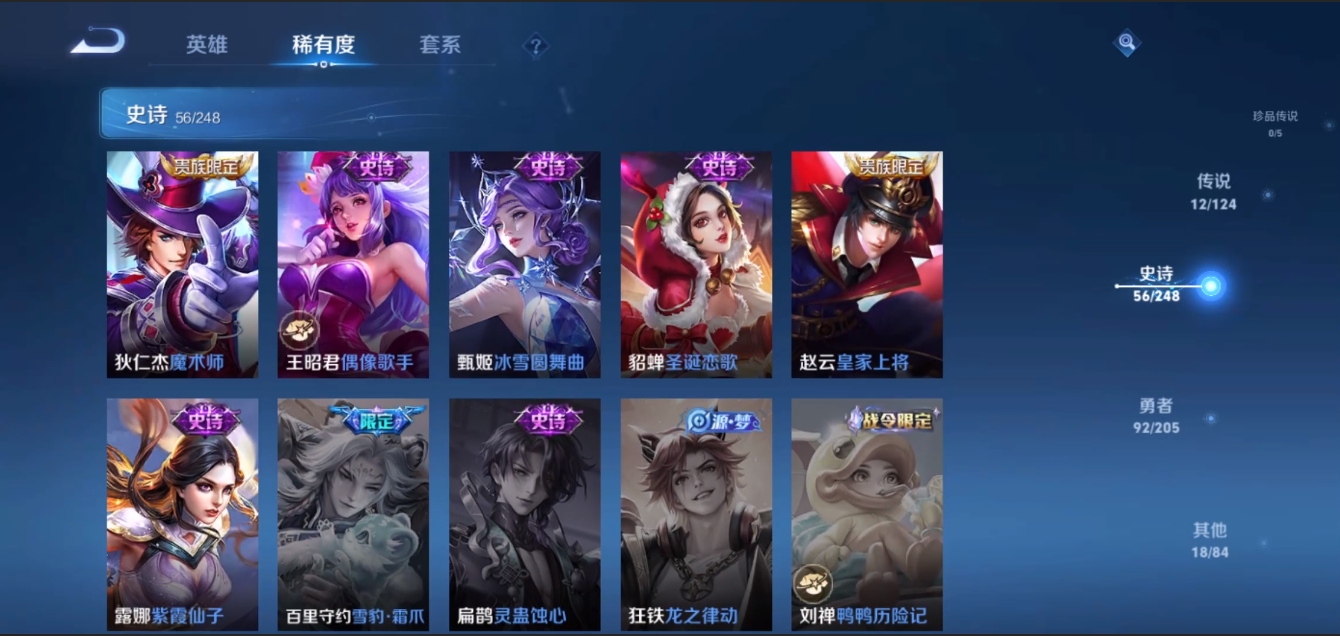
Task: Select the 扁鹊 灵蛊蚀心 skin card
Action: click(525, 514)
